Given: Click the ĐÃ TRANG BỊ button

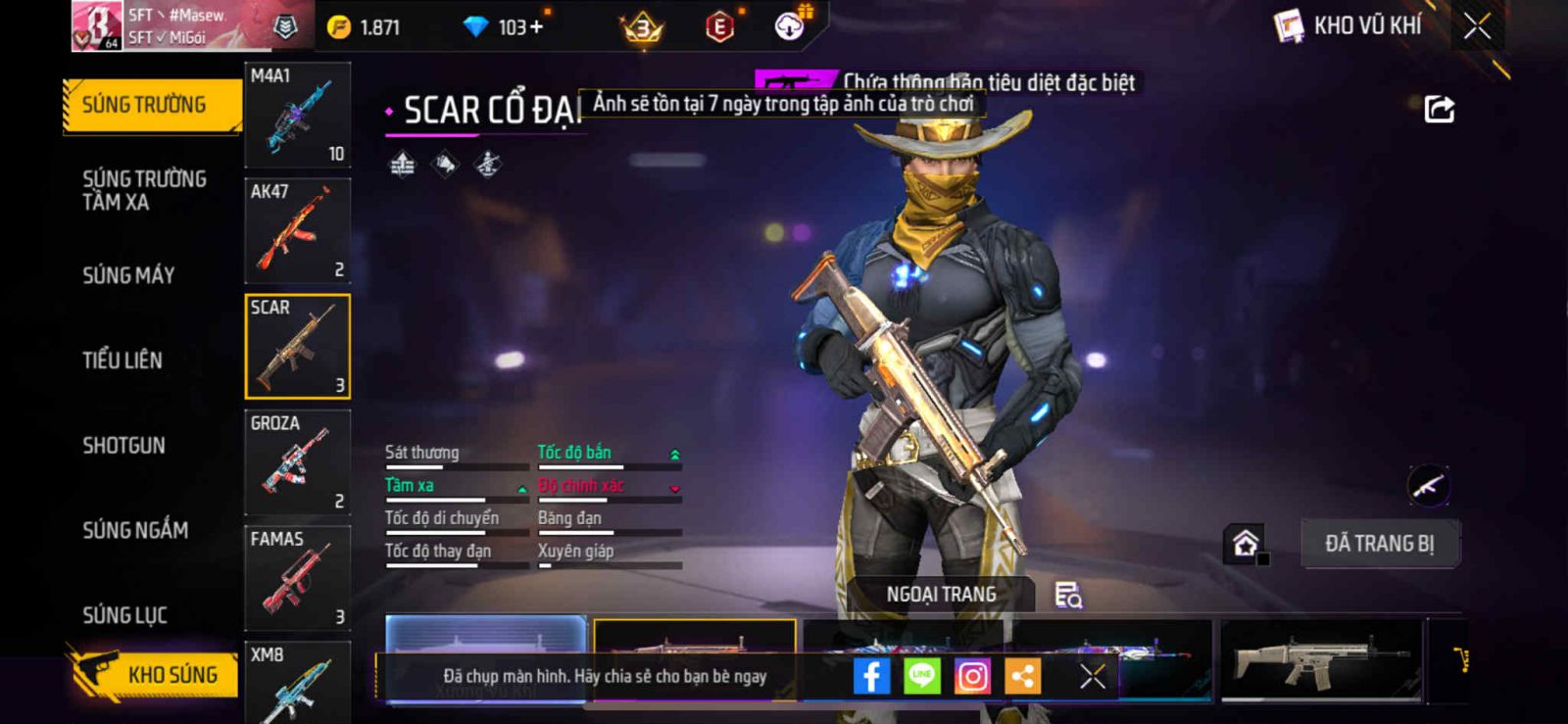Looking at the screenshot, I should (1380, 543).
